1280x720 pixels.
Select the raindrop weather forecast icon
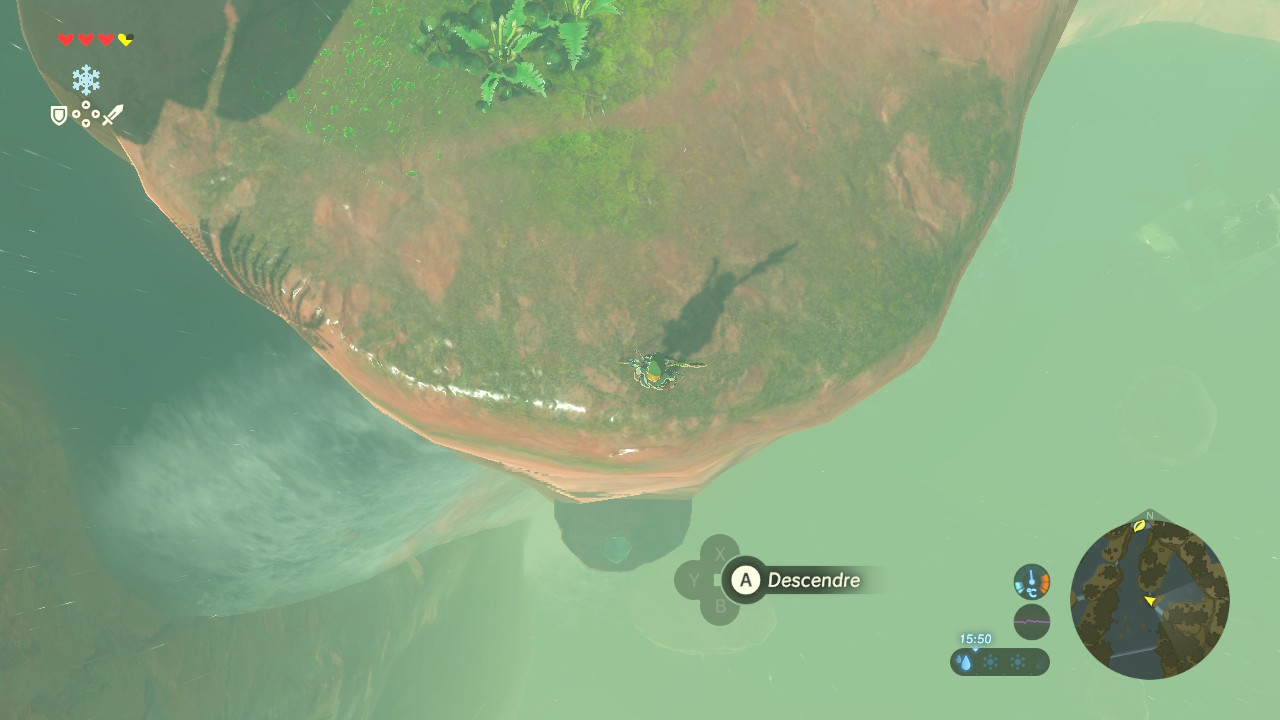tap(965, 662)
